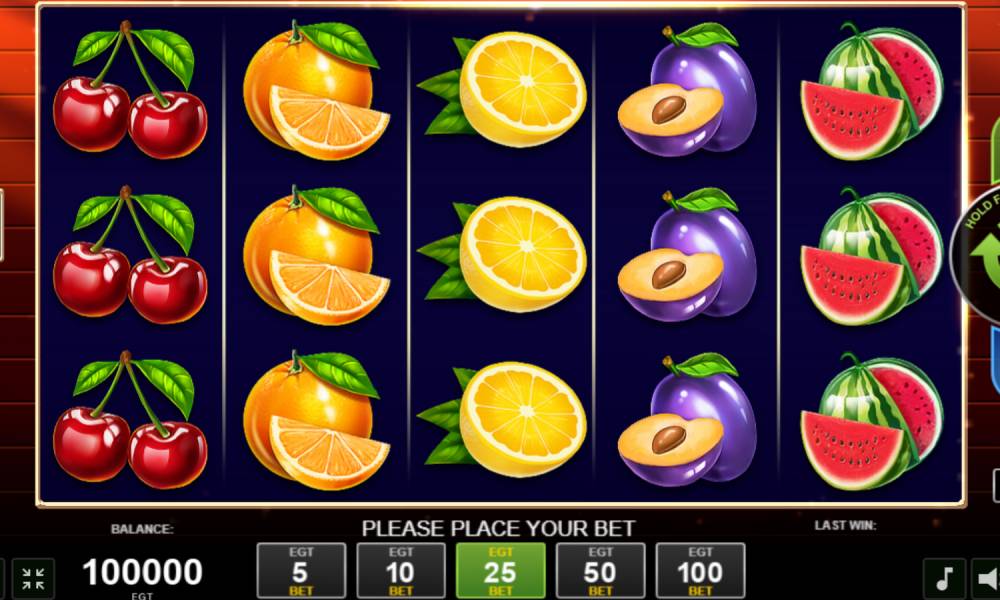Viewport: 1000px width, 600px height.
Task: Select the highlighted 25 EGT bet
Action: (x=500, y=570)
